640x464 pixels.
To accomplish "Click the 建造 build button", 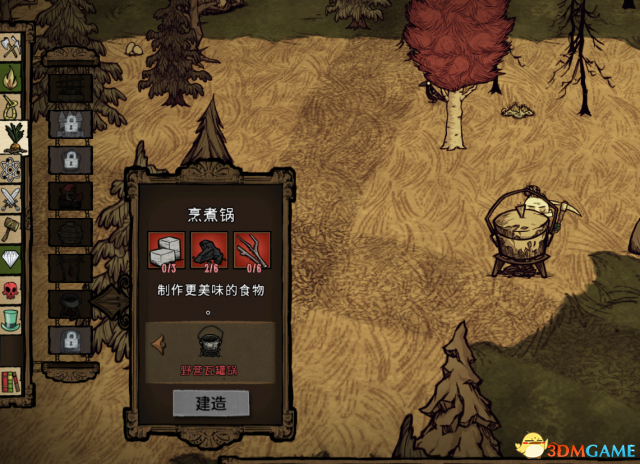I will (210, 402).
